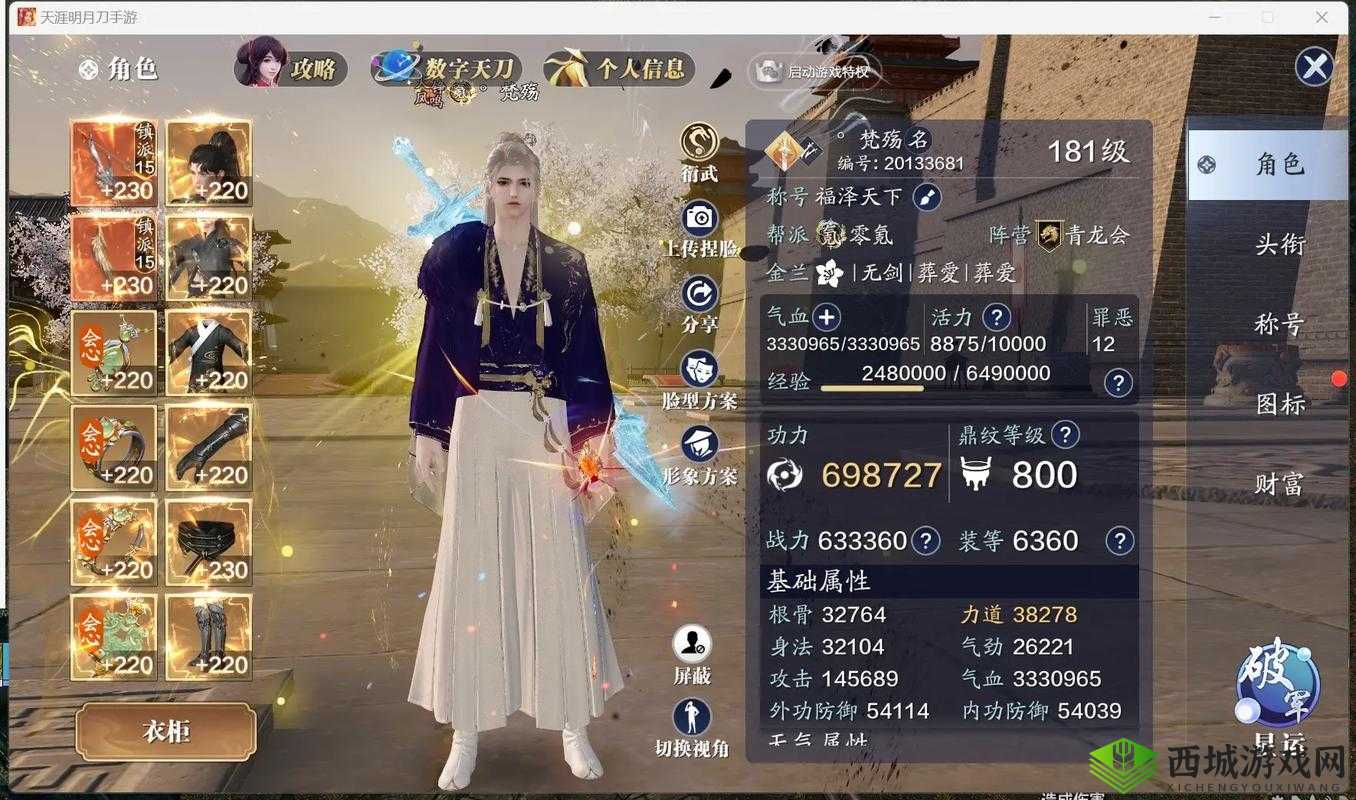Click the 活力 question mark help icon
This screenshot has width=1356, height=800.
click(x=996, y=317)
